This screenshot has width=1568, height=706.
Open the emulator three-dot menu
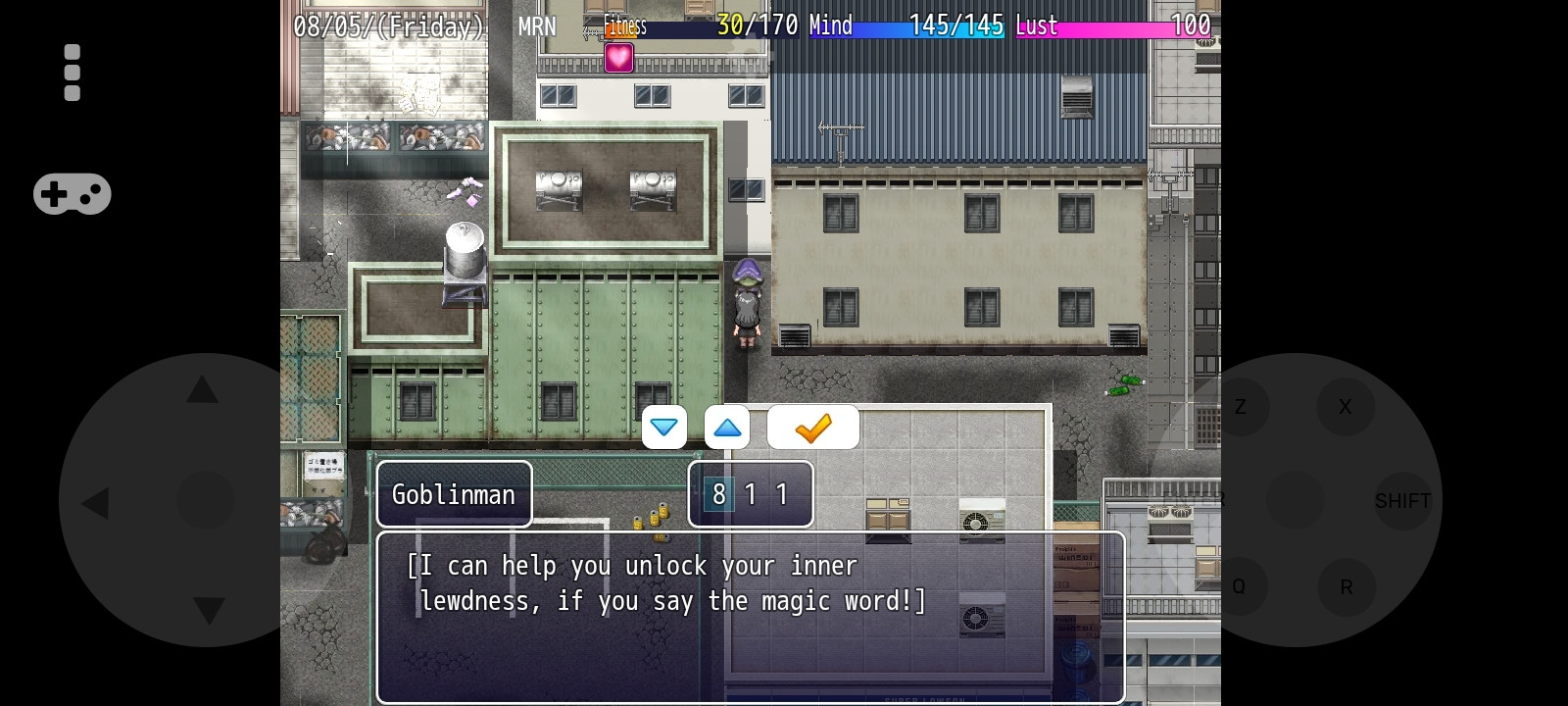[72, 73]
